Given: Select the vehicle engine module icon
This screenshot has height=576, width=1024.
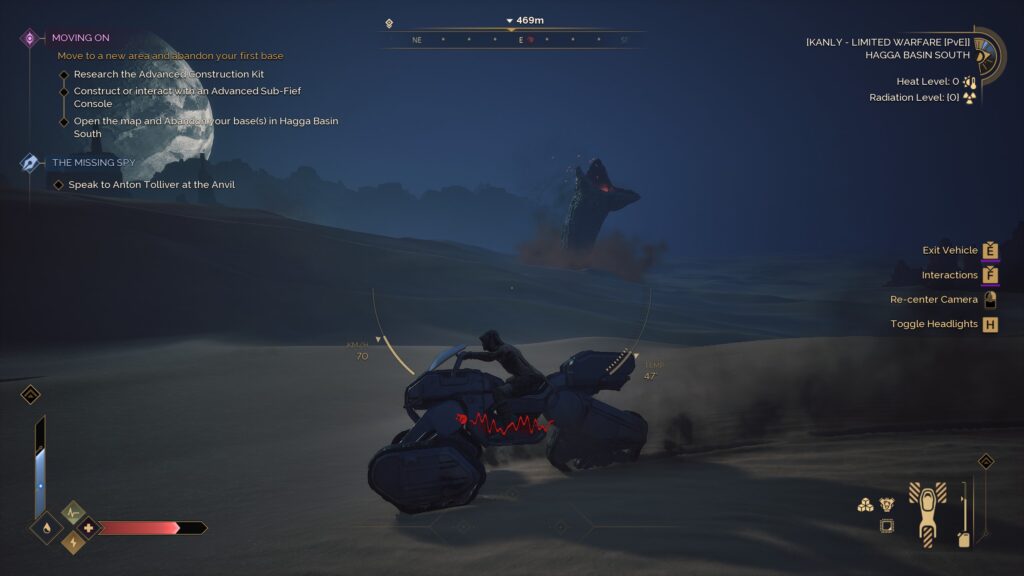Looking at the screenshot, I should click(887, 505).
